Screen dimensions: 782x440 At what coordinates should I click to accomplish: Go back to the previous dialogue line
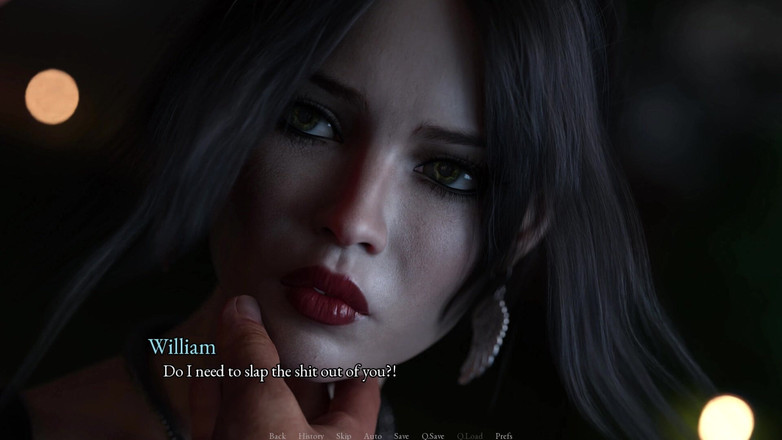pos(277,436)
